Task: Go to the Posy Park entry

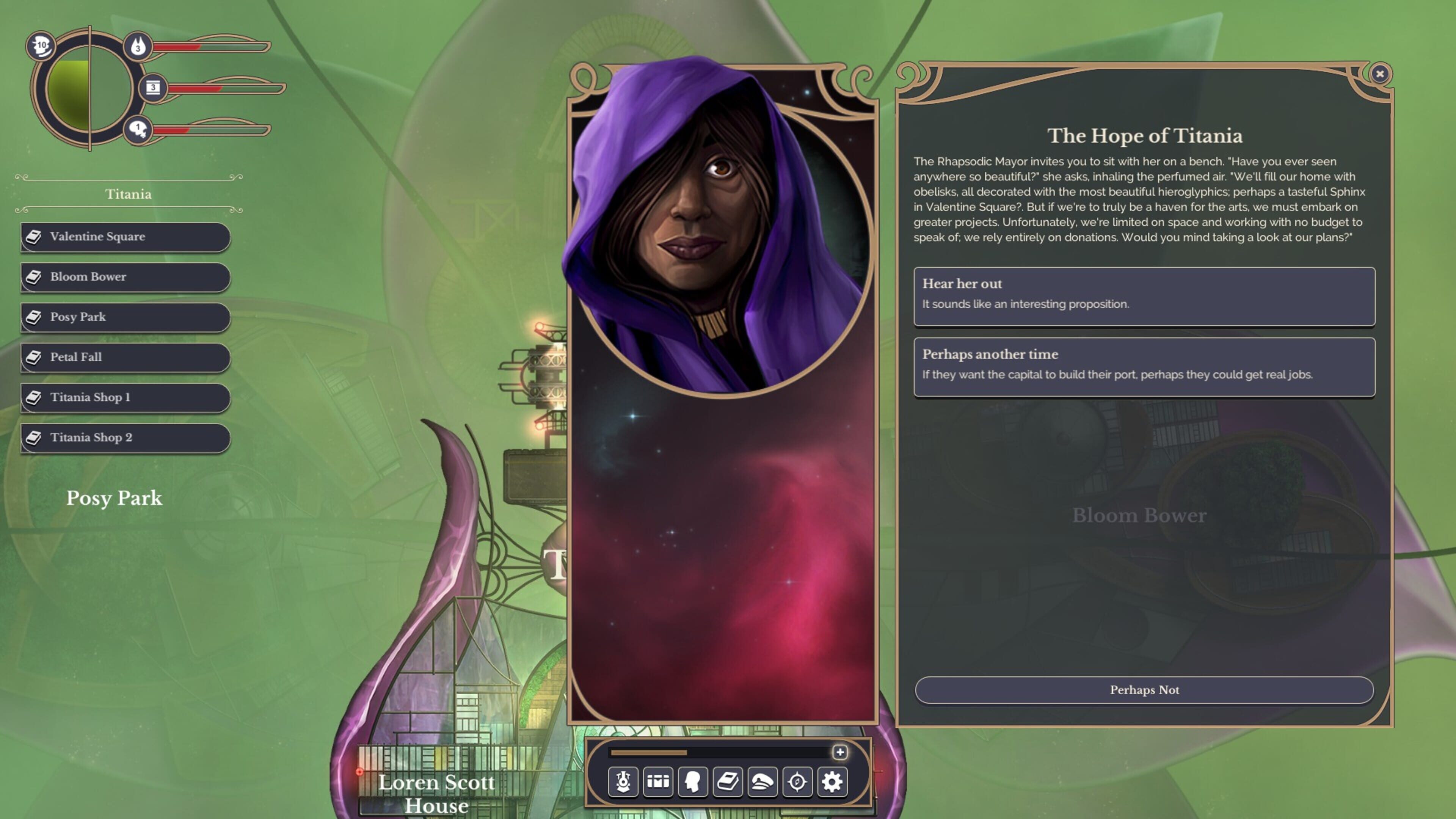Action: (x=126, y=317)
